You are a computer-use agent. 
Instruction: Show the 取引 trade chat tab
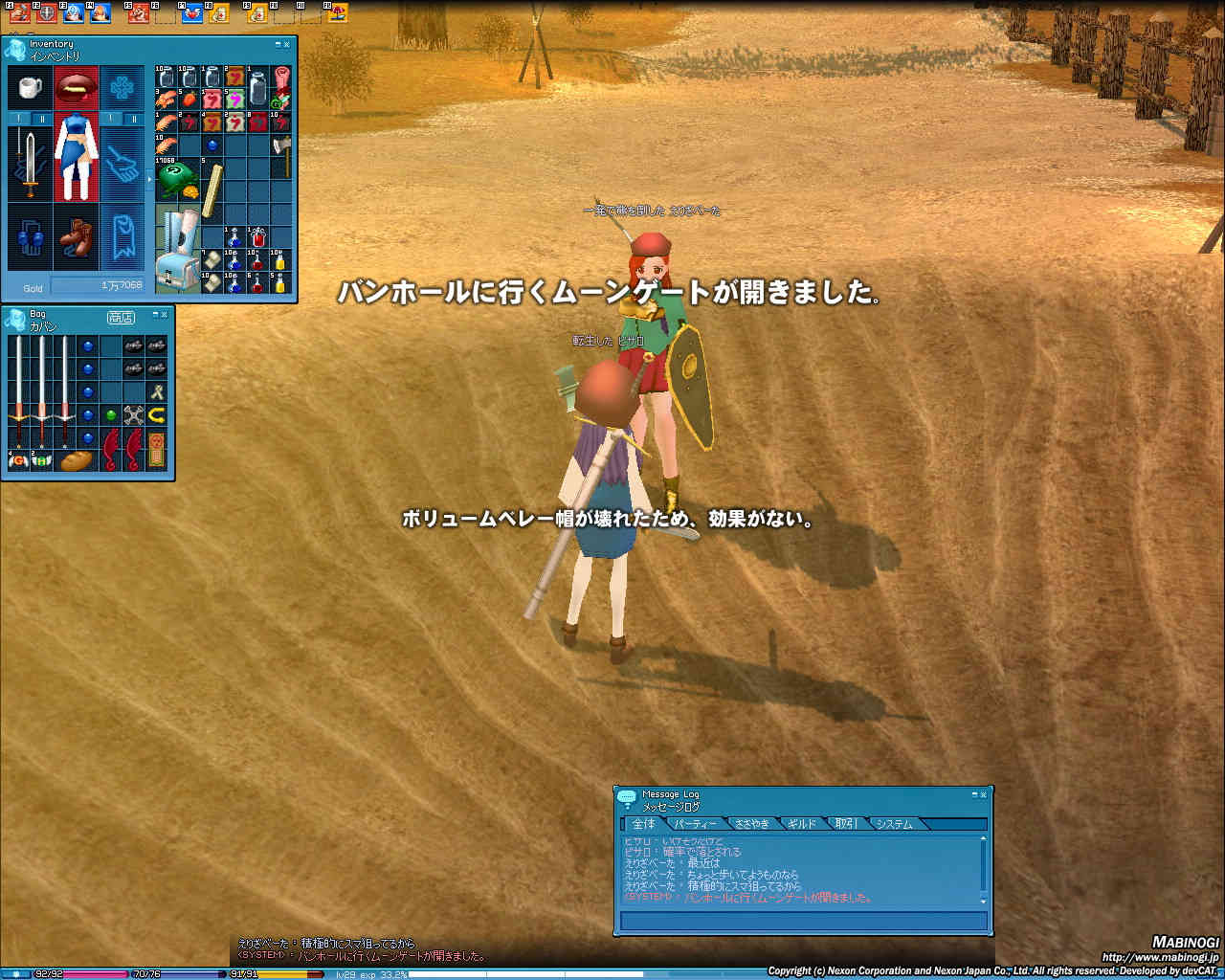pos(846,824)
